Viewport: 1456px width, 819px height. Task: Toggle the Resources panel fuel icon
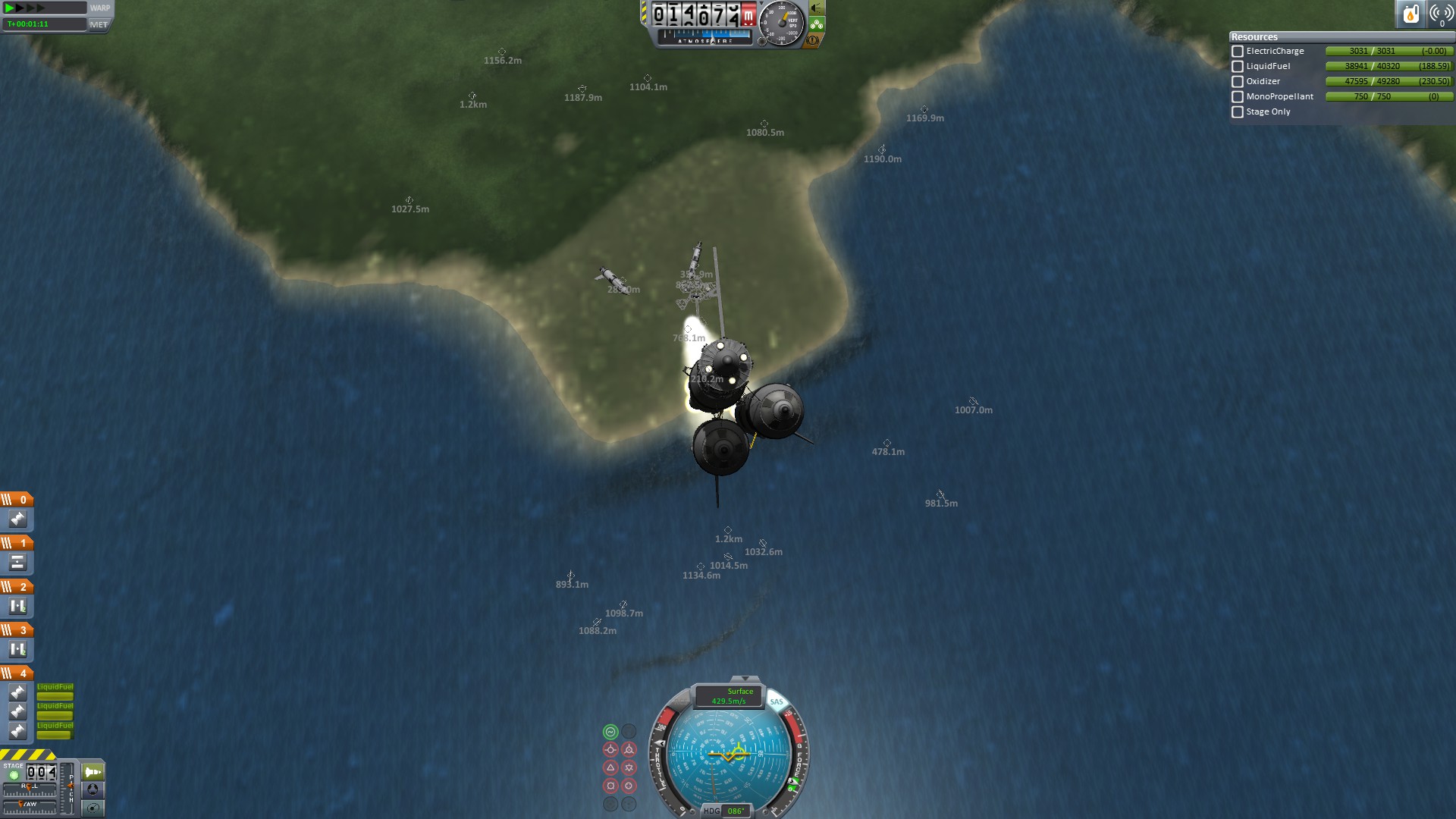(x=1410, y=14)
